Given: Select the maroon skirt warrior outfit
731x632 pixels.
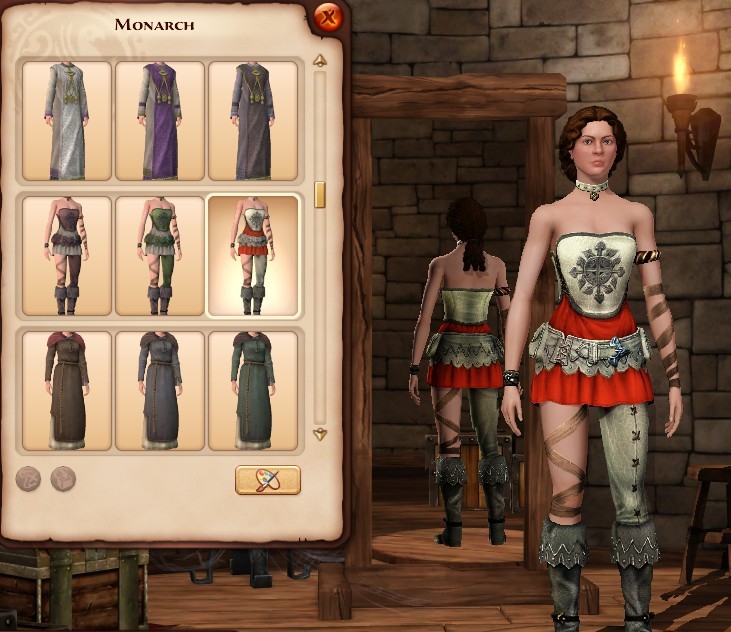Looking at the screenshot, I should pos(66,255).
